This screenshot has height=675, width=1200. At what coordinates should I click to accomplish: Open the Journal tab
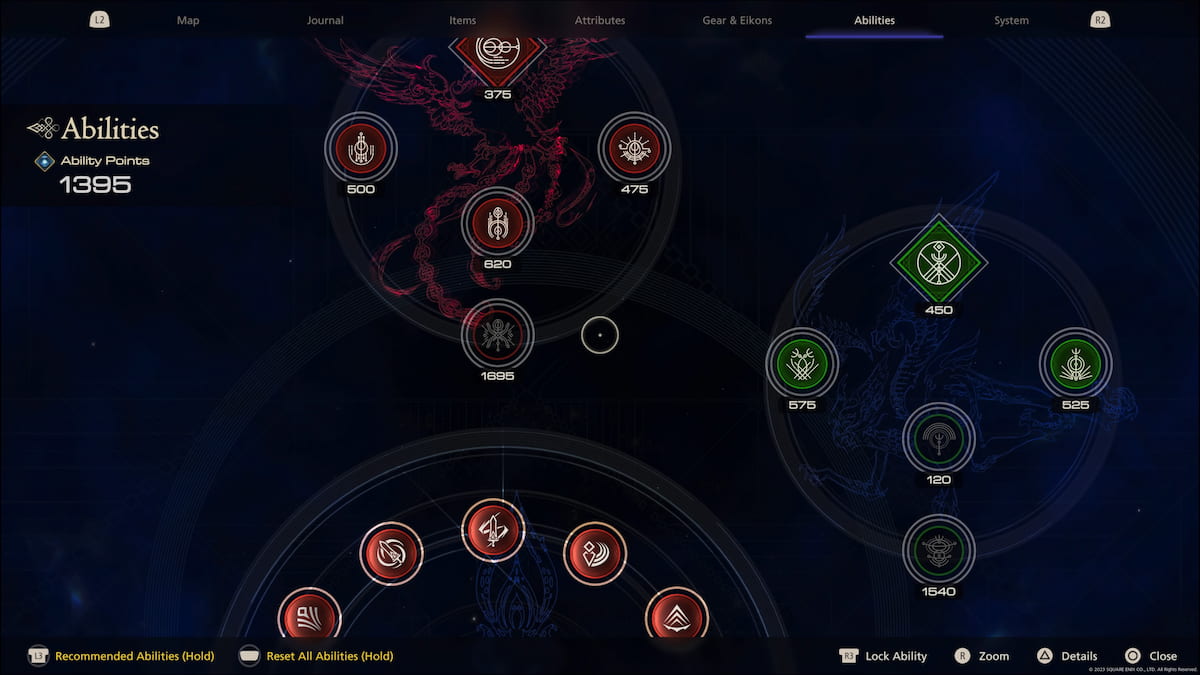pyautogui.click(x=325, y=20)
